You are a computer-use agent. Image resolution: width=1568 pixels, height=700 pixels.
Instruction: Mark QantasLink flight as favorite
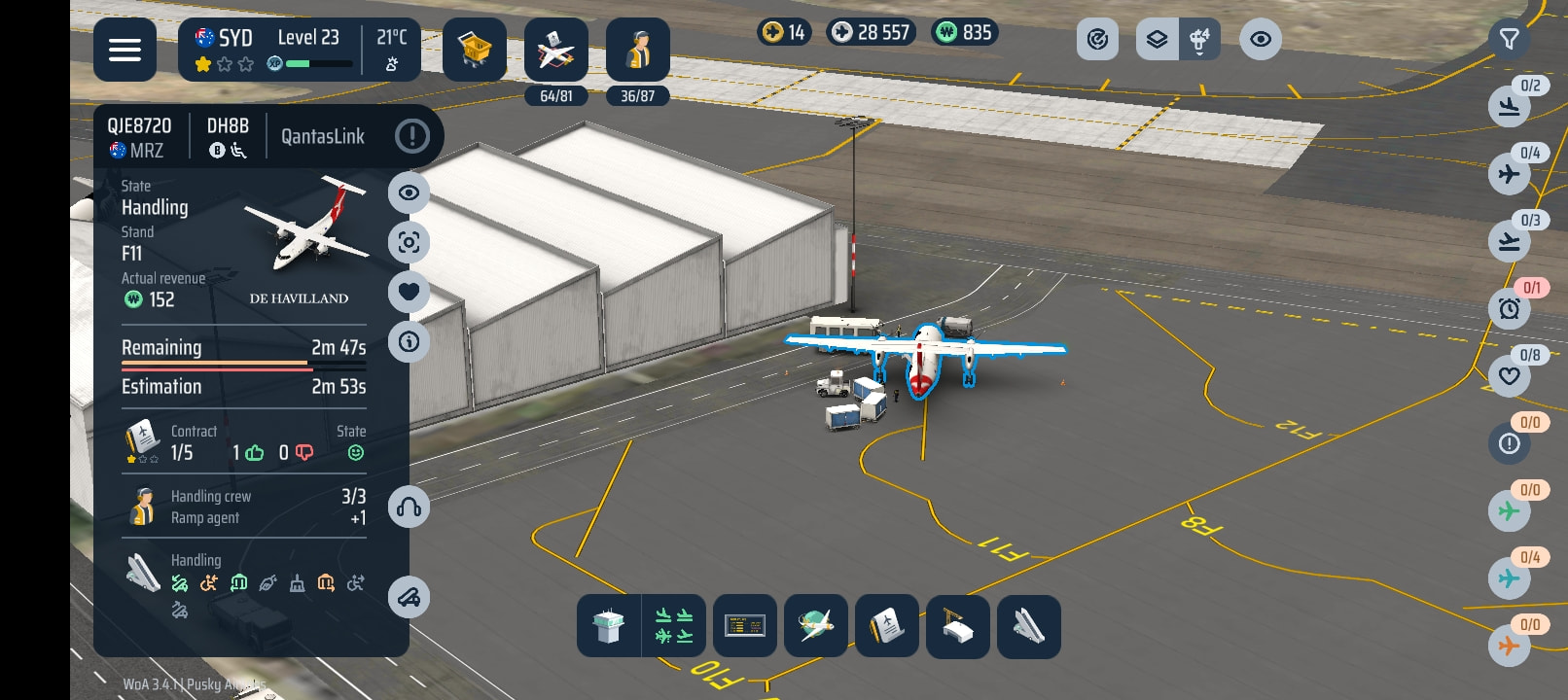point(410,292)
